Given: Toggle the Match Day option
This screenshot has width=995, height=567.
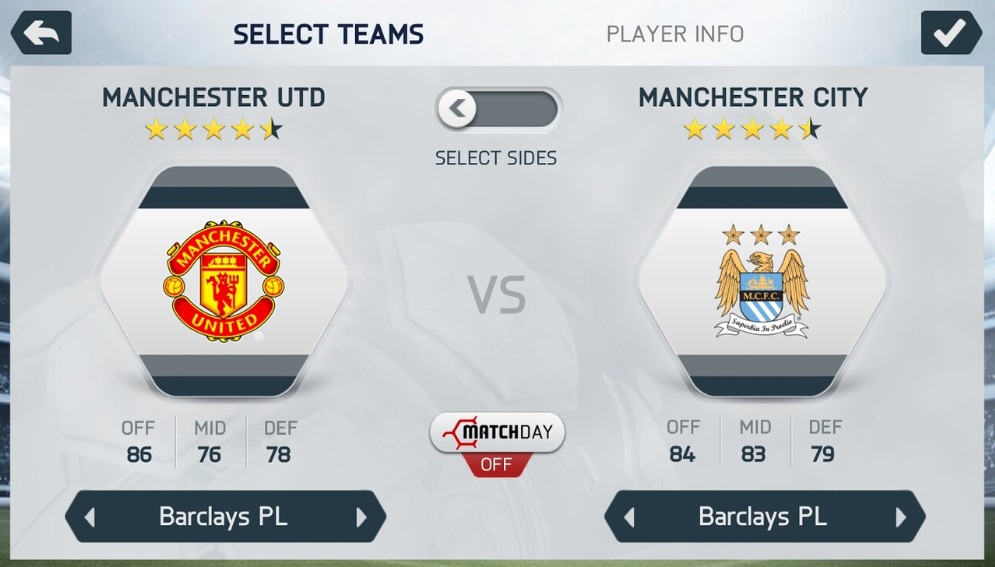Looking at the screenshot, I should pyautogui.click(x=497, y=441).
